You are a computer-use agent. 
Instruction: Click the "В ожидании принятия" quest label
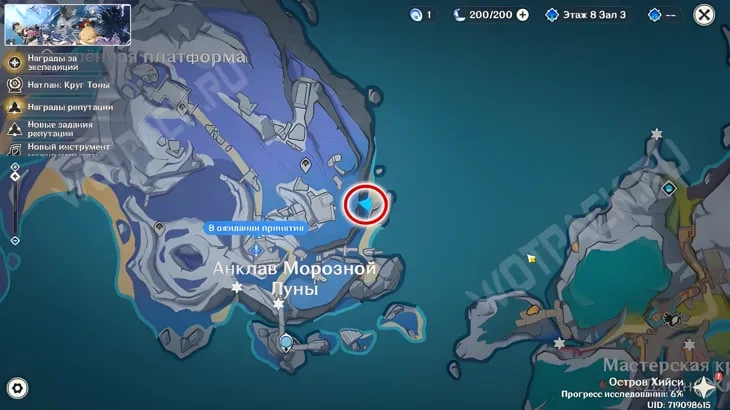(255, 228)
